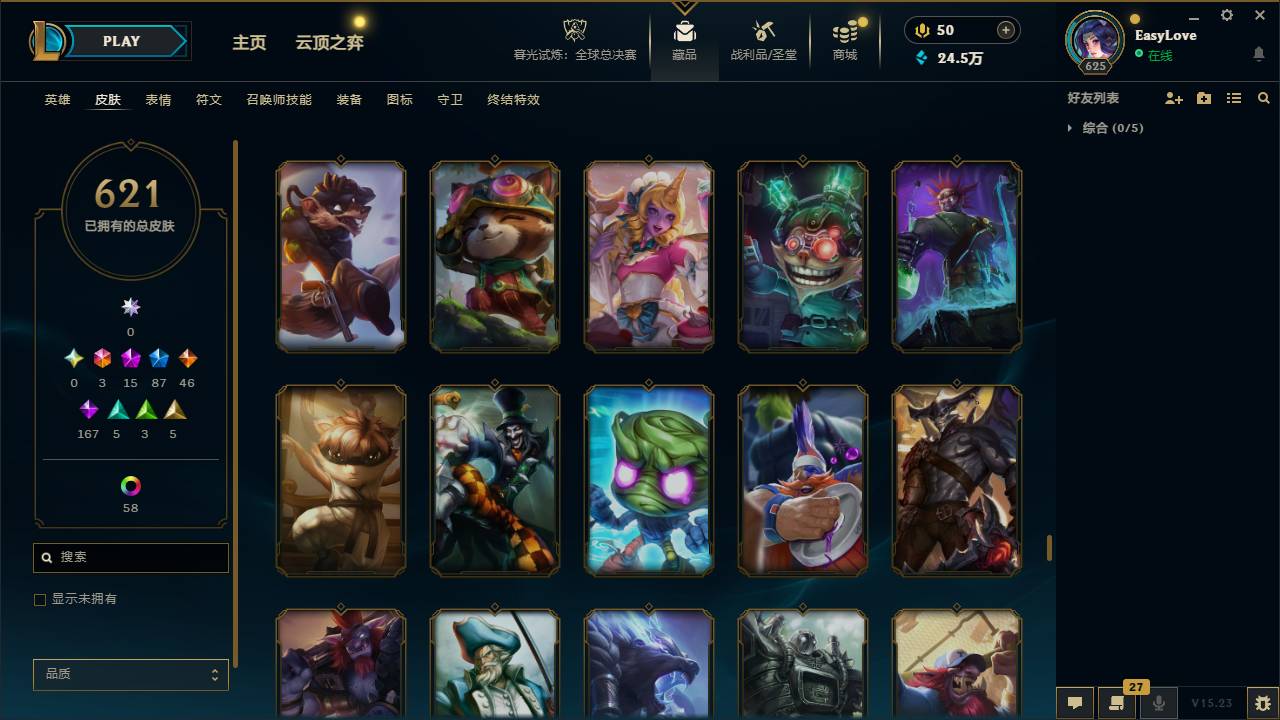Click the settings gear icon

coord(1226,15)
